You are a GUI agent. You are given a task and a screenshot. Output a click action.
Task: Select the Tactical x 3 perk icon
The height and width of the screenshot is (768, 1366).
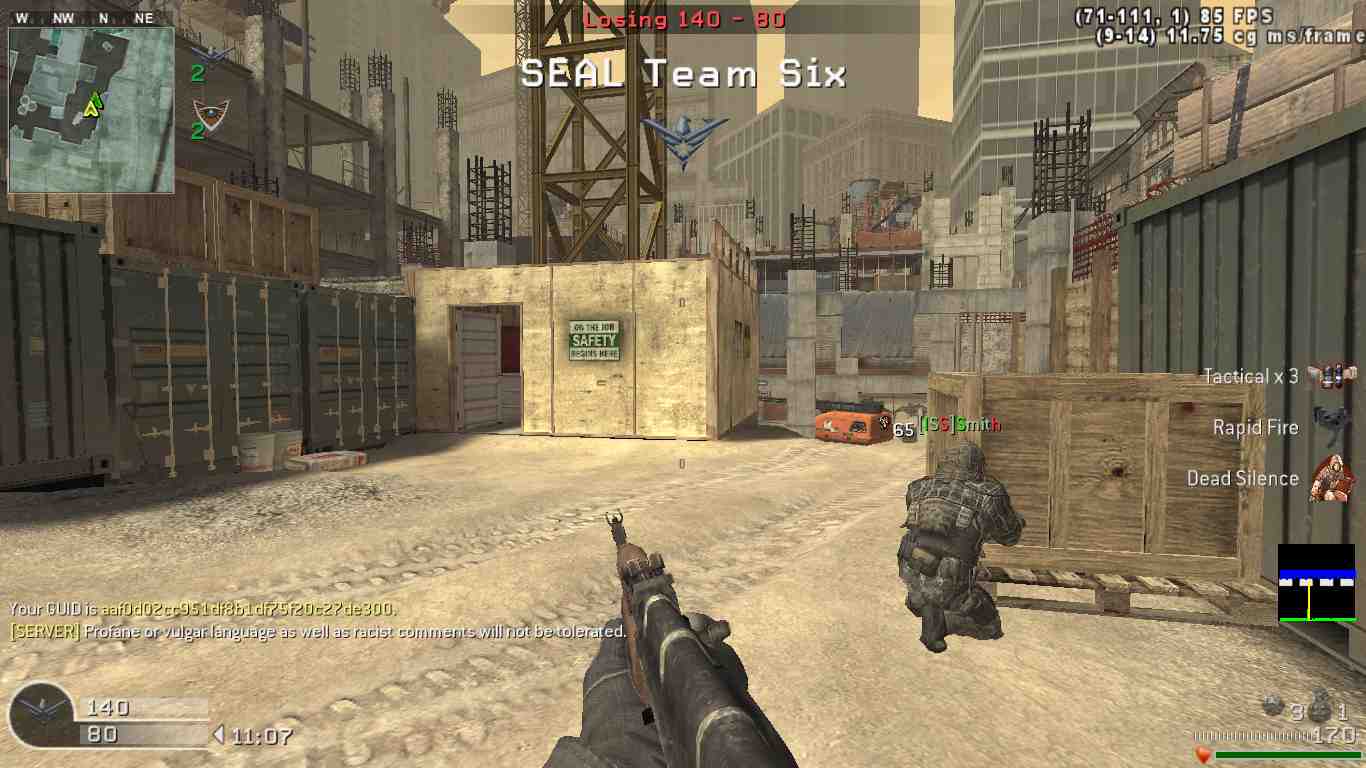(x=1330, y=376)
